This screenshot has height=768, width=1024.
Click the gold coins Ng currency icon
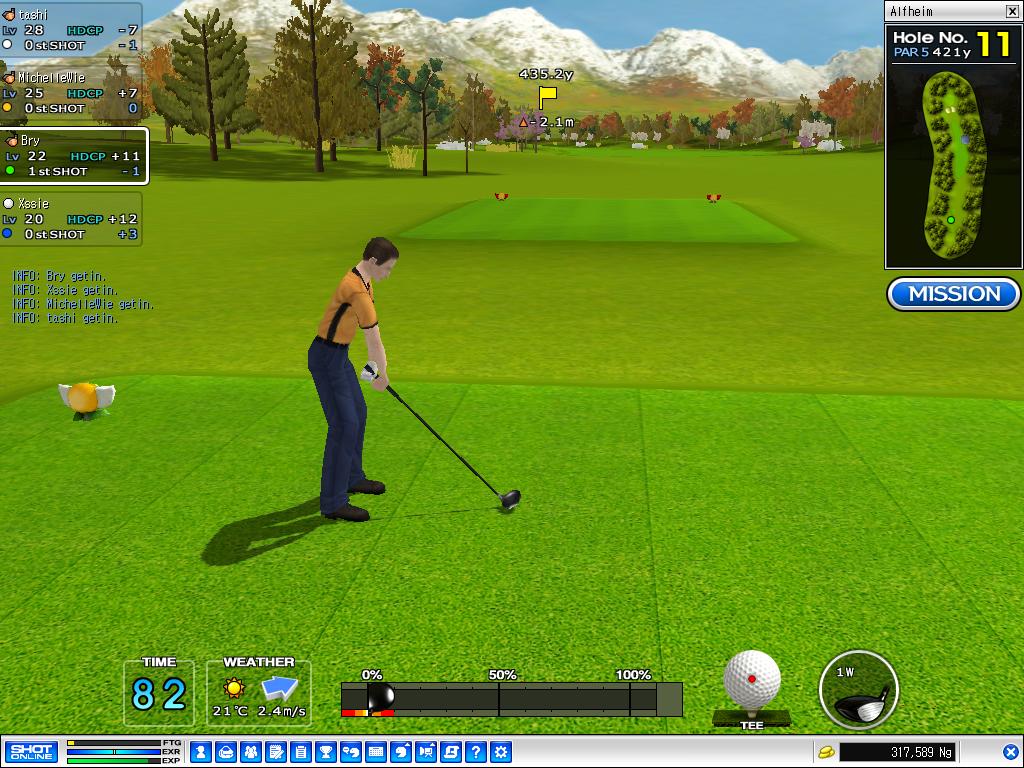(826, 751)
